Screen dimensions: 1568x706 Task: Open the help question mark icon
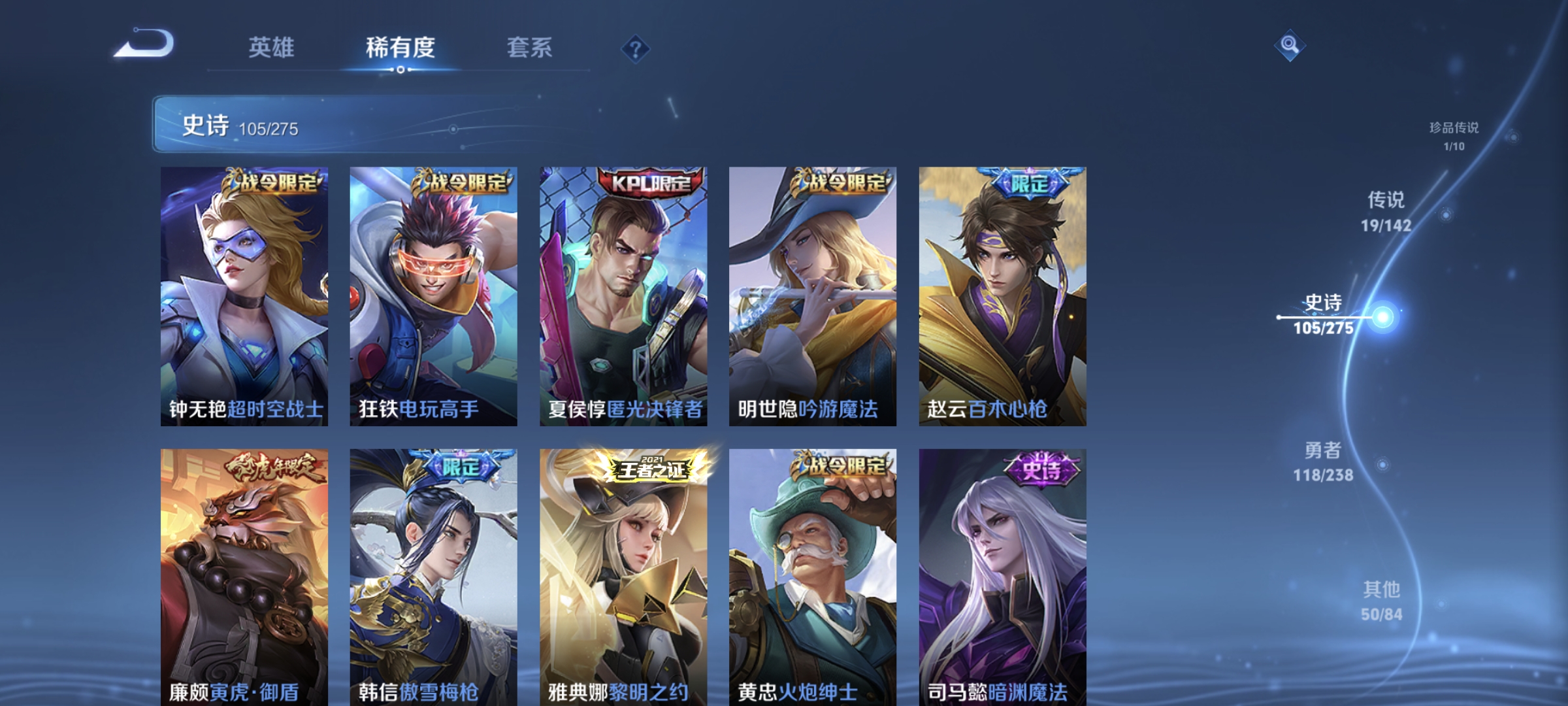tap(637, 50)
